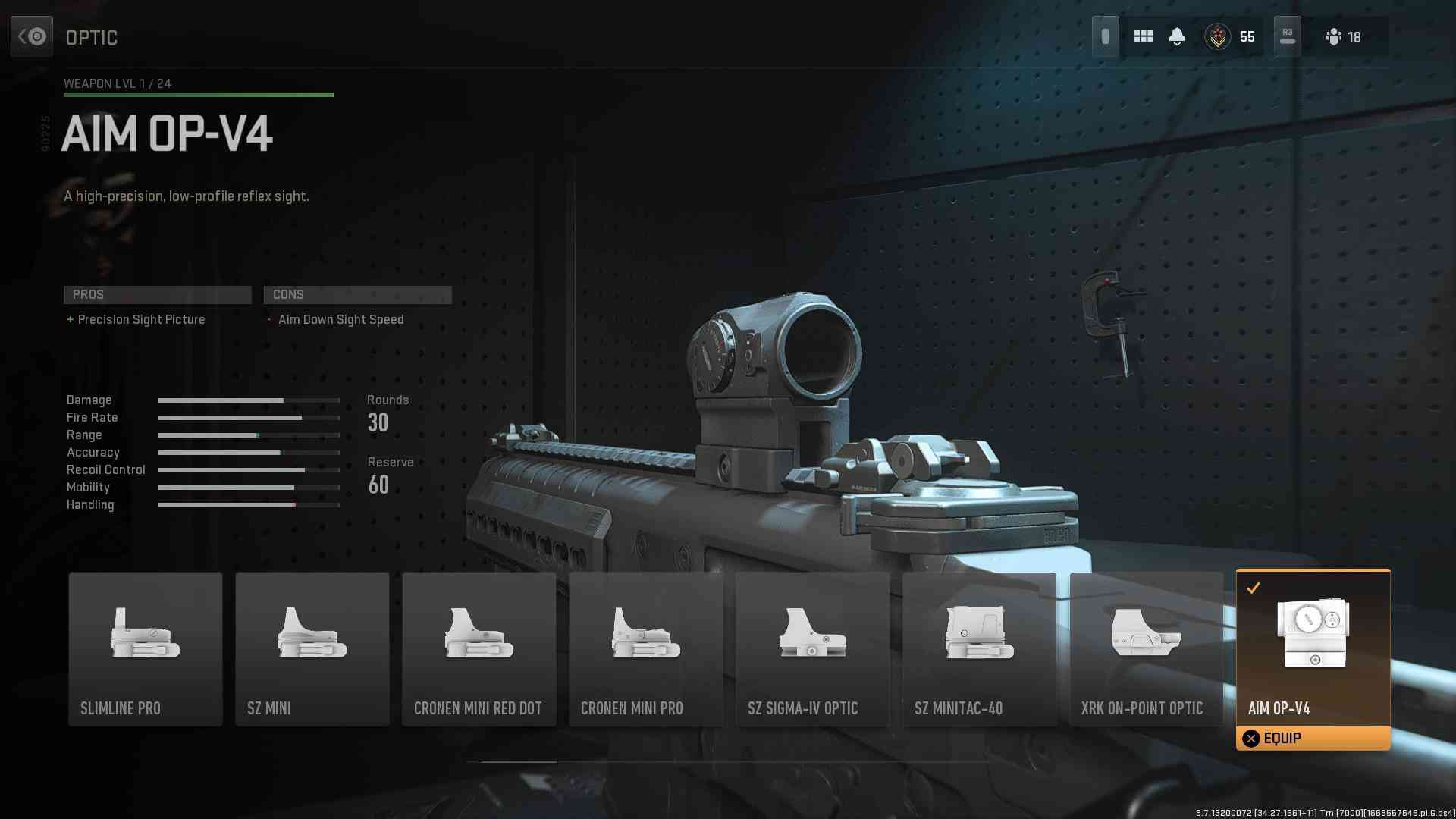Select the SZ Minitac-40 optic

coord(980,649)
